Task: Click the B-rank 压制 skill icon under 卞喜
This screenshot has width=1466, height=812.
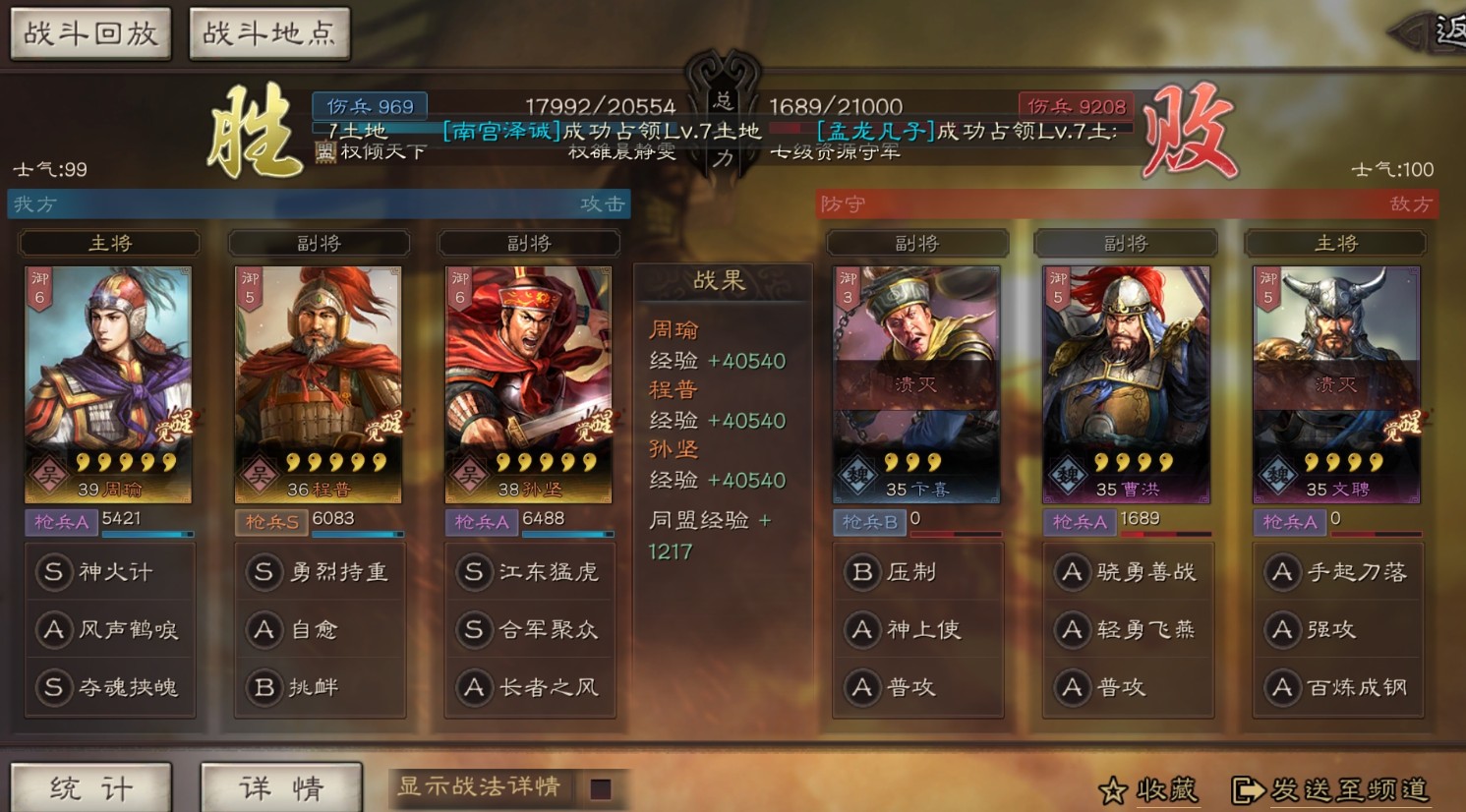Action: point(862,571)
